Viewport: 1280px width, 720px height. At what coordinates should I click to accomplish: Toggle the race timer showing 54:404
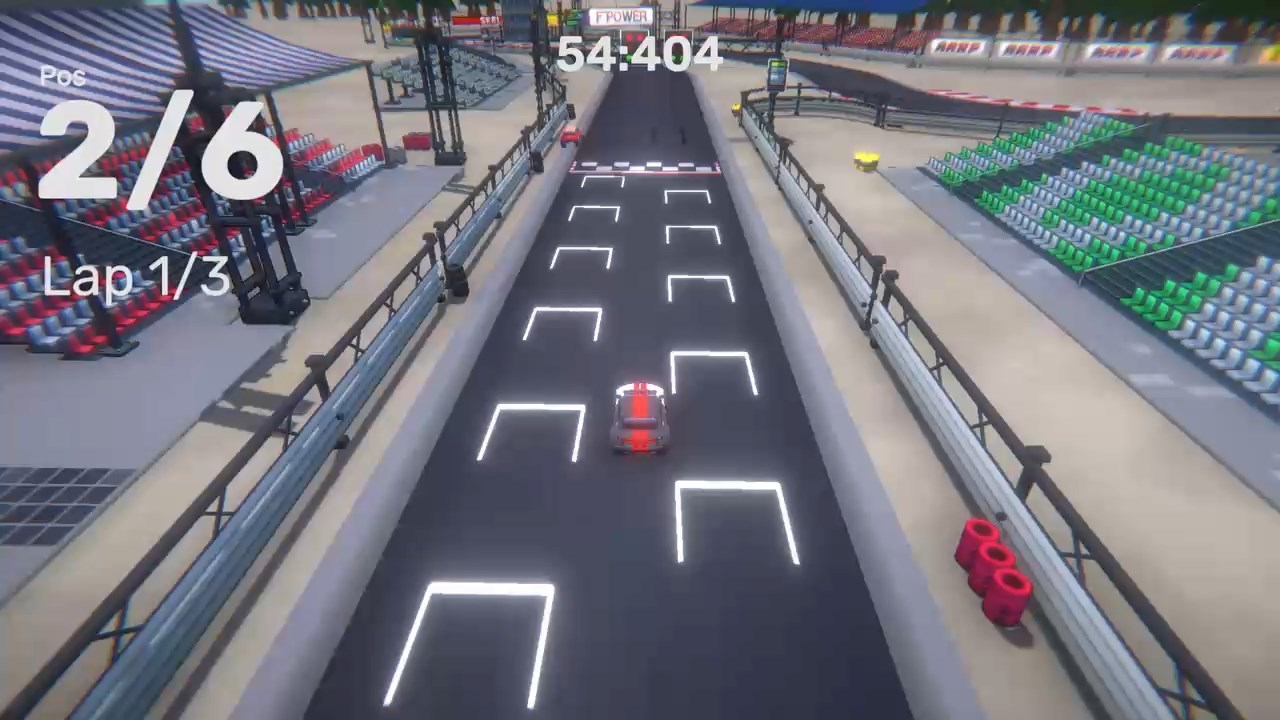640,53
